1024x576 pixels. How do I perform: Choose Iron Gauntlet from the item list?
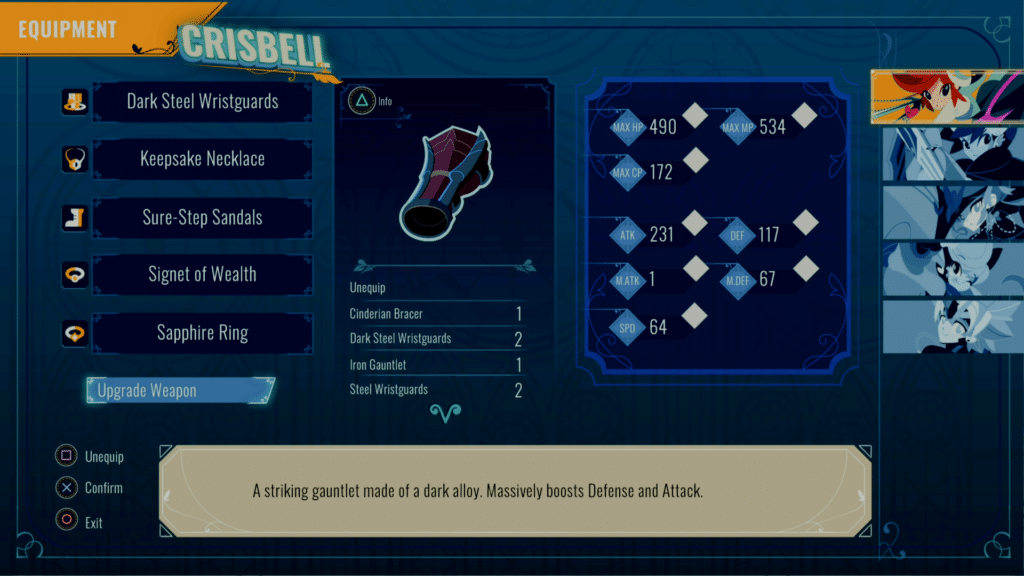coord(436,365)
